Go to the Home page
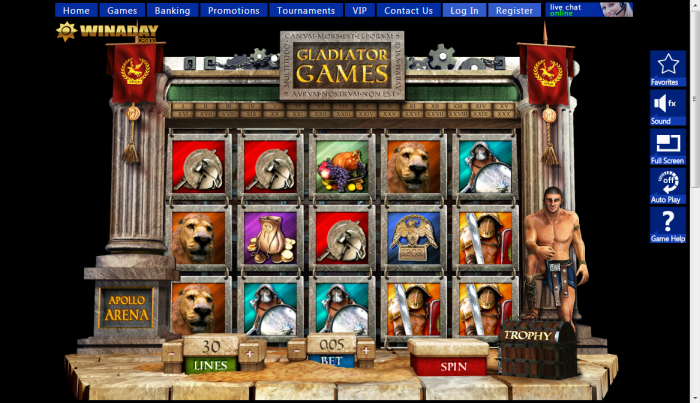This screenshot has height=403, width=700. coord(76,11)
